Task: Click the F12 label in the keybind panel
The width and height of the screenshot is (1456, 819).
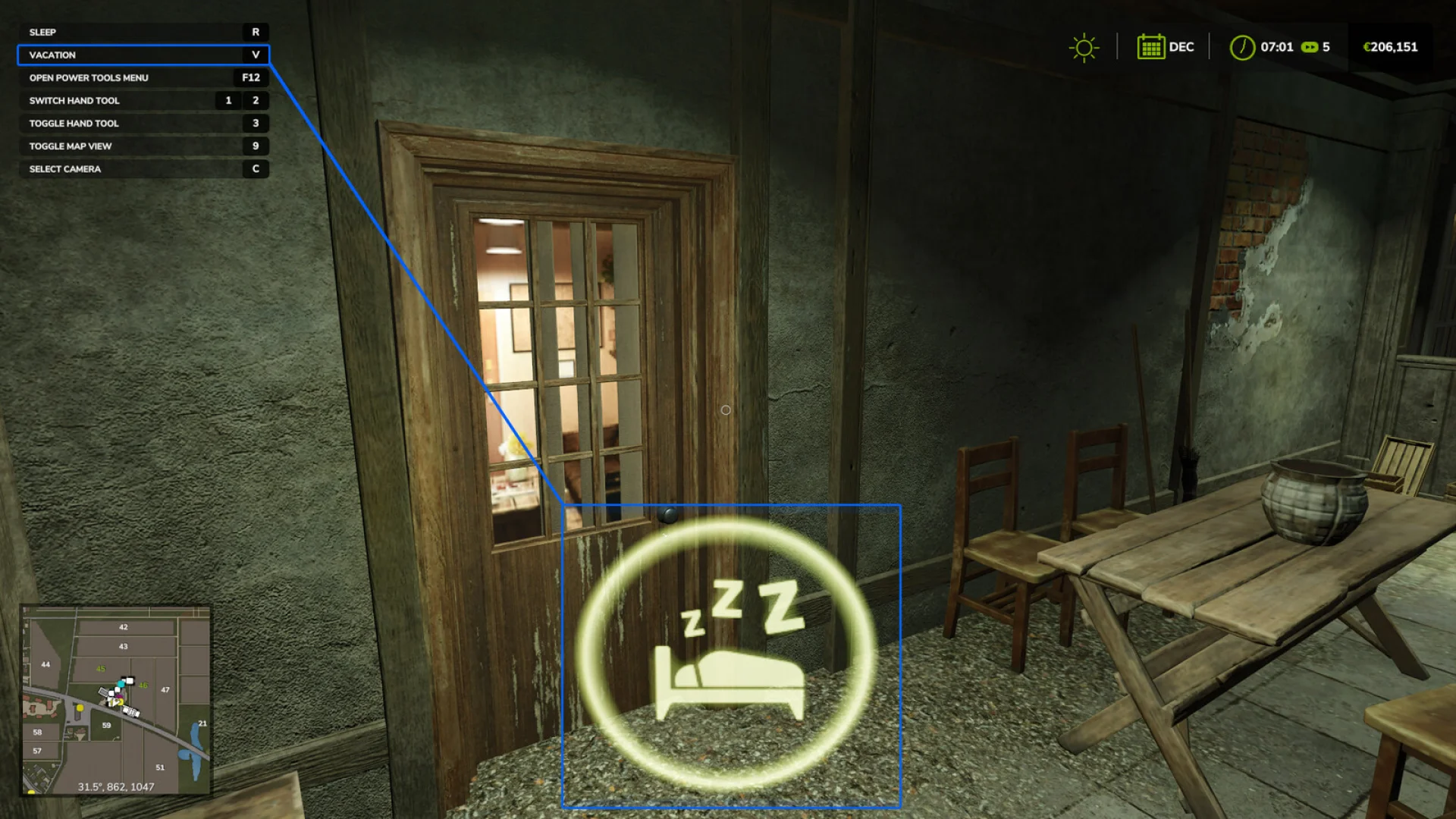Action: (x=252, y=77)
